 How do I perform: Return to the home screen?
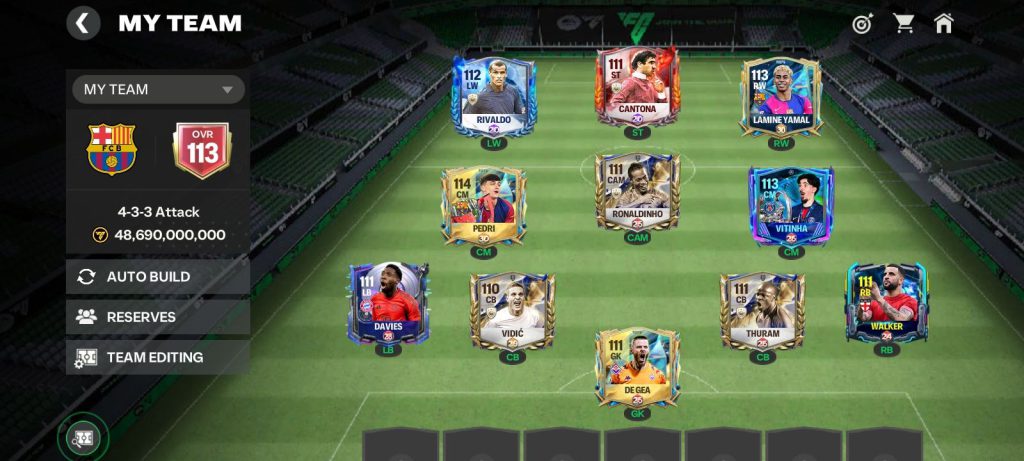tap(944, 23)
